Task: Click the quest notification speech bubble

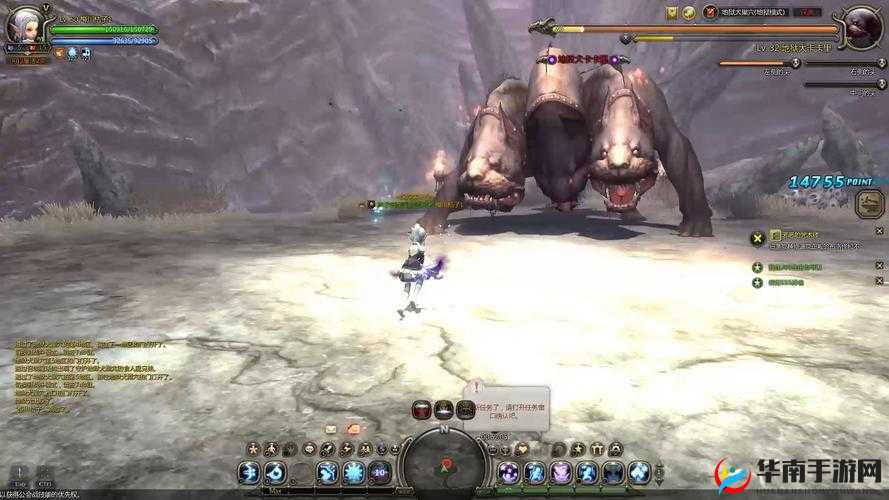Action: (508, 406)
